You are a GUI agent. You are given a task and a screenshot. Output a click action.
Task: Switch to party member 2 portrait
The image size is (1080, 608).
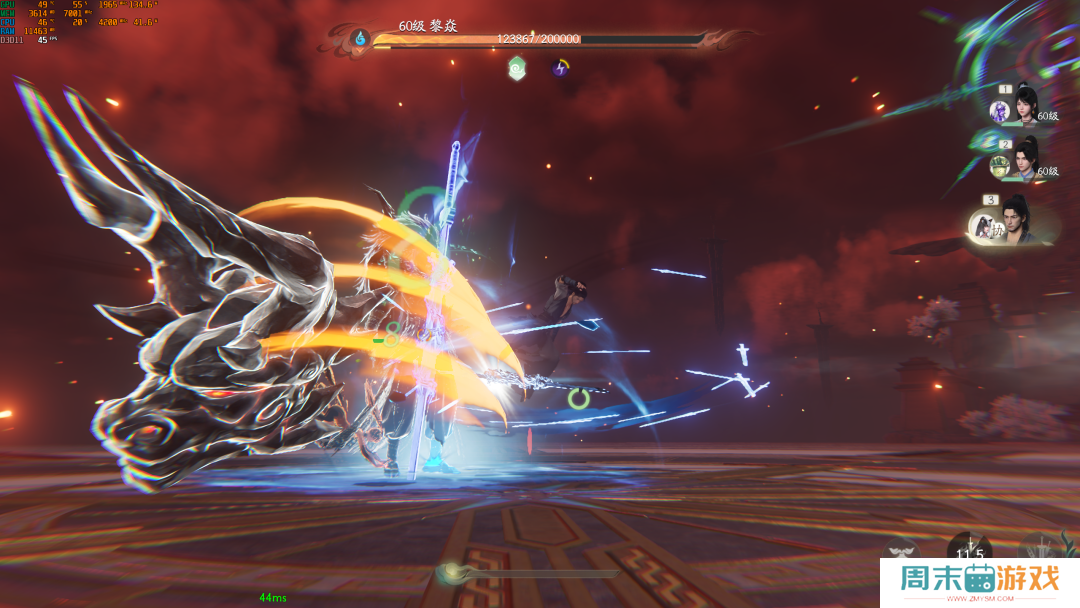point(1027,157)
